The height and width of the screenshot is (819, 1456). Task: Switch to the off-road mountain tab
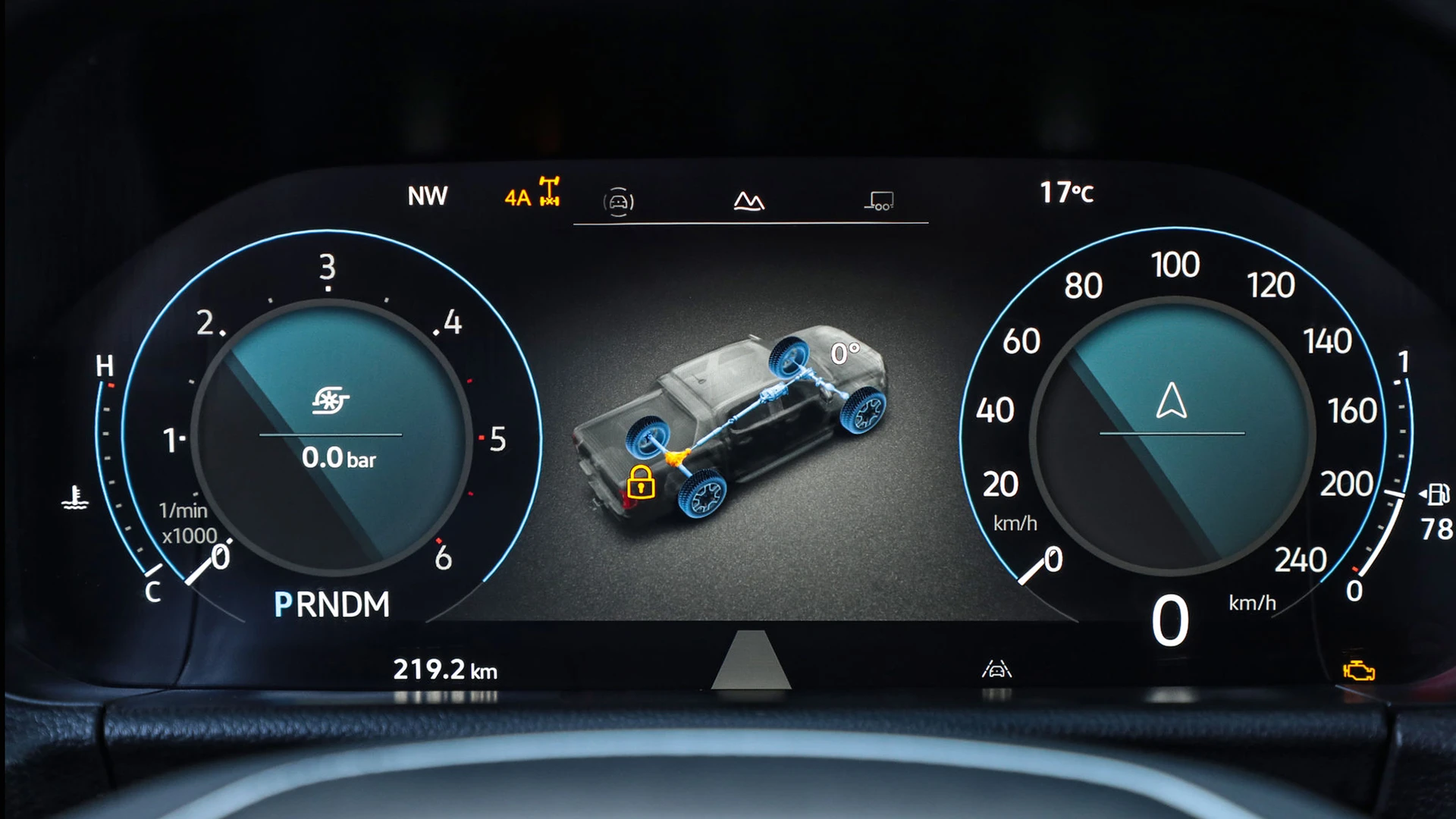749,201
